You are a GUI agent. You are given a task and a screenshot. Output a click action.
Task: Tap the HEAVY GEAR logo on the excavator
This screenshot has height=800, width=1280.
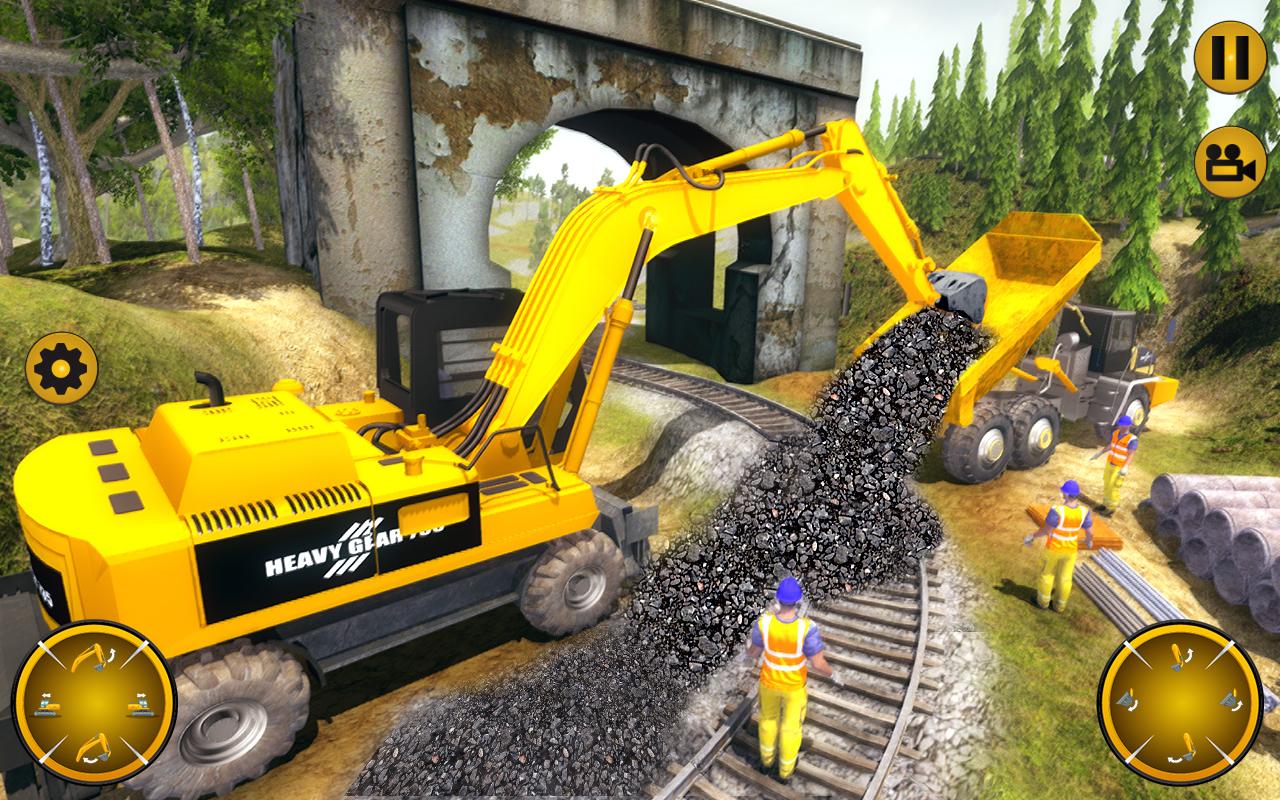(x=355, y=548)
